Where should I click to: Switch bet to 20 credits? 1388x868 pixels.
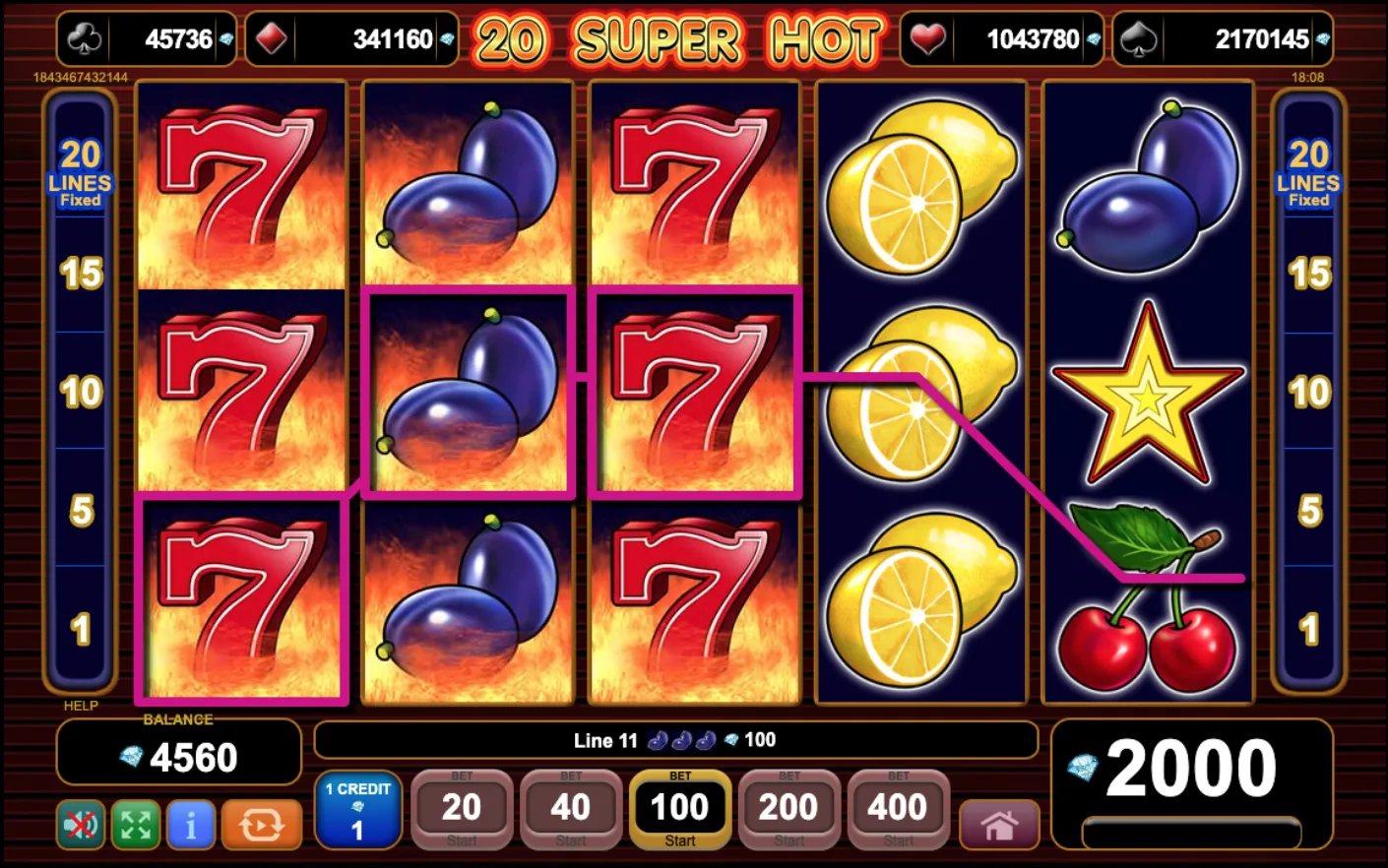tap(462, 807)
